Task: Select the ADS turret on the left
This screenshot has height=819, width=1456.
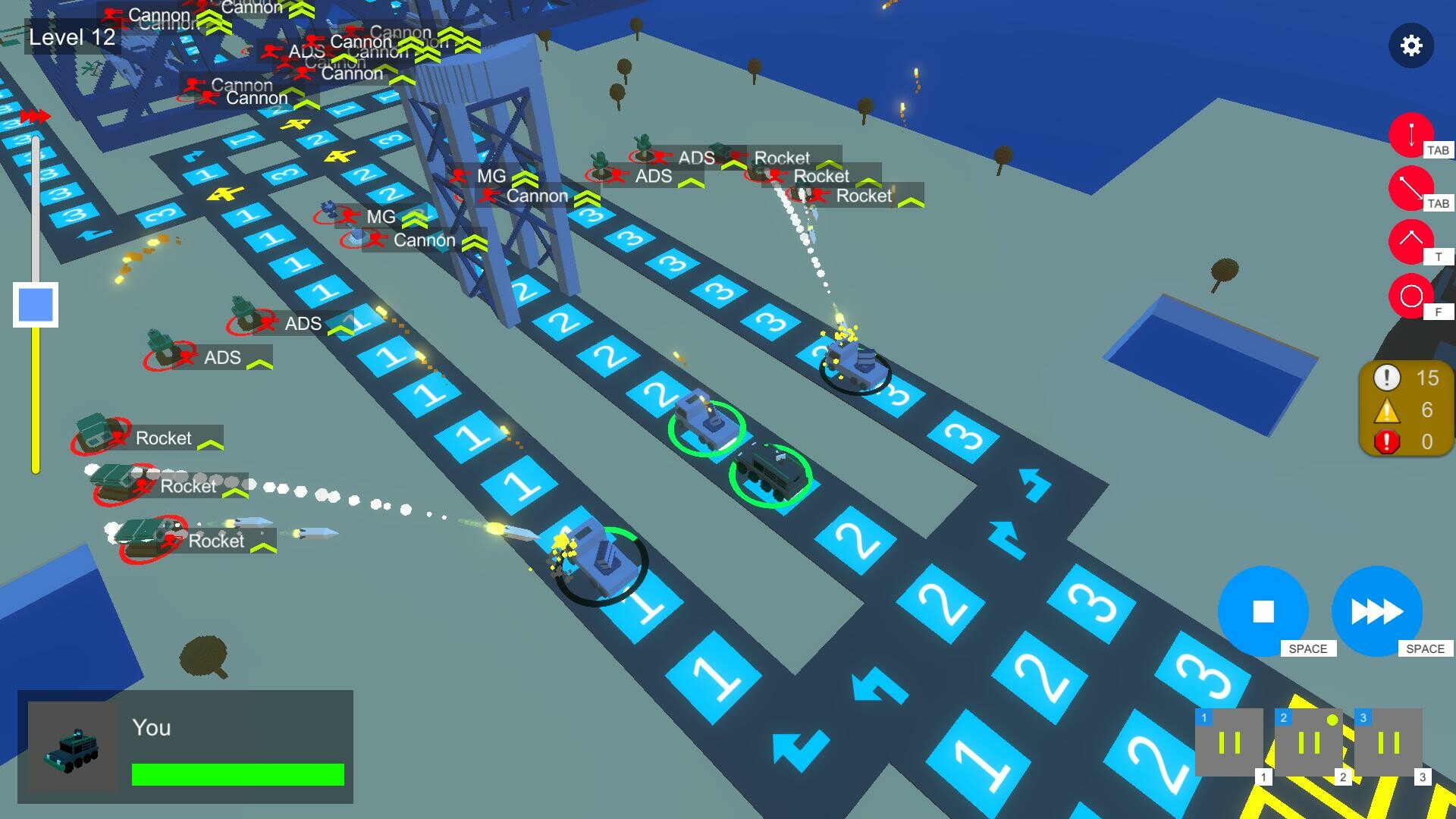Action: tap(222, 357)
